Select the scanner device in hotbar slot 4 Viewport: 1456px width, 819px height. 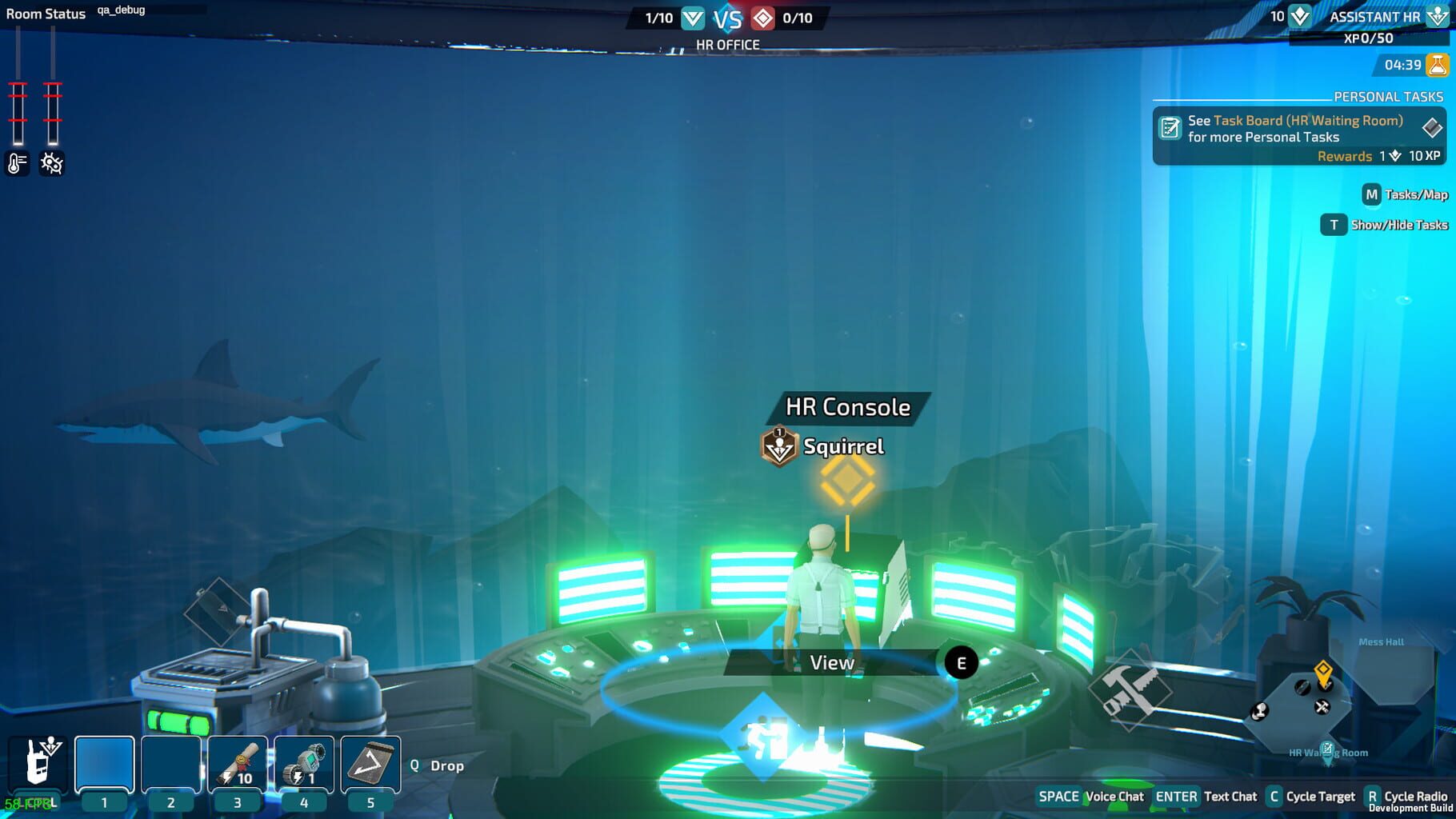[x=302, y=761]
